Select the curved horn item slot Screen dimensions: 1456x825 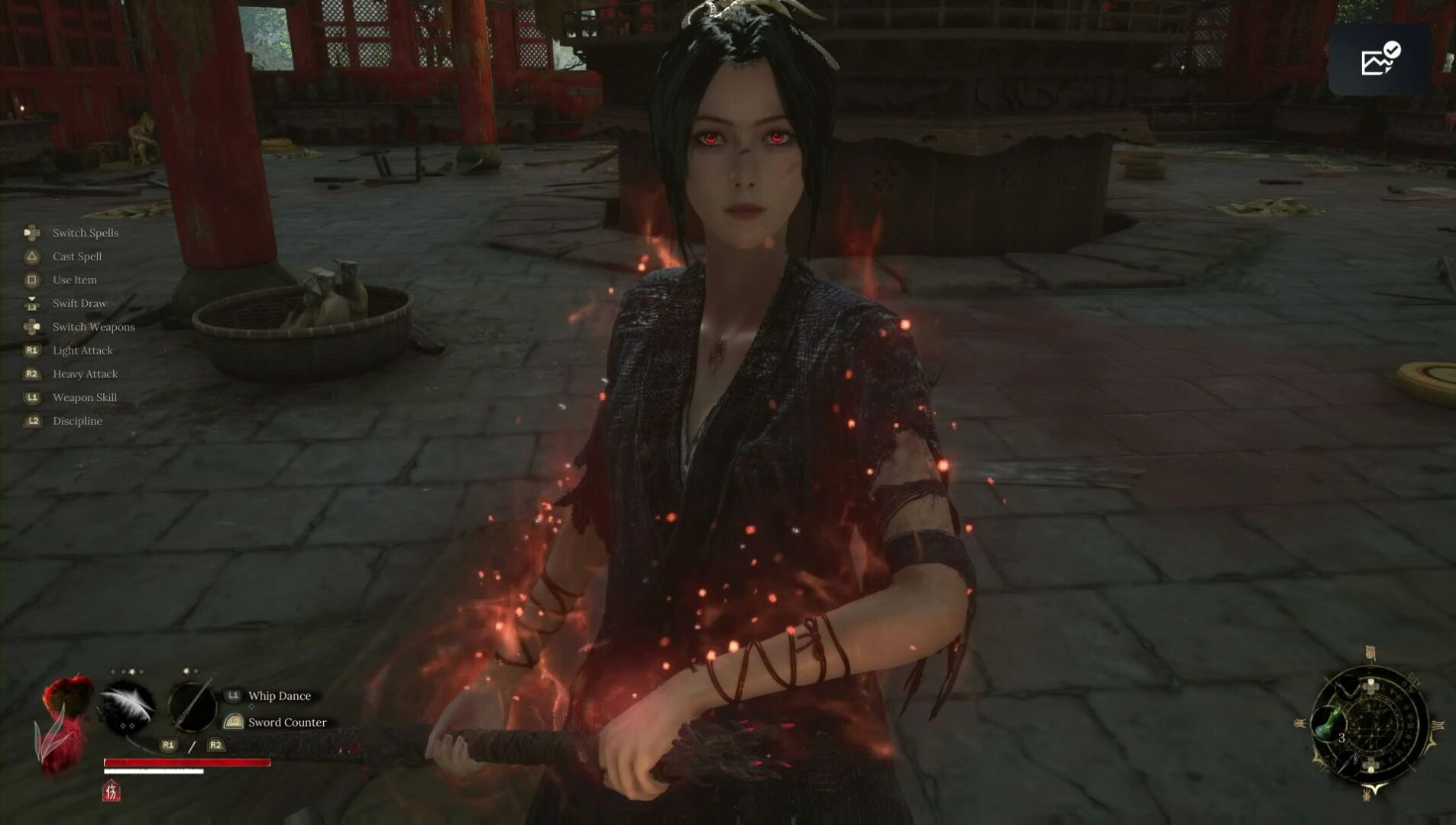pos(1346,687)
